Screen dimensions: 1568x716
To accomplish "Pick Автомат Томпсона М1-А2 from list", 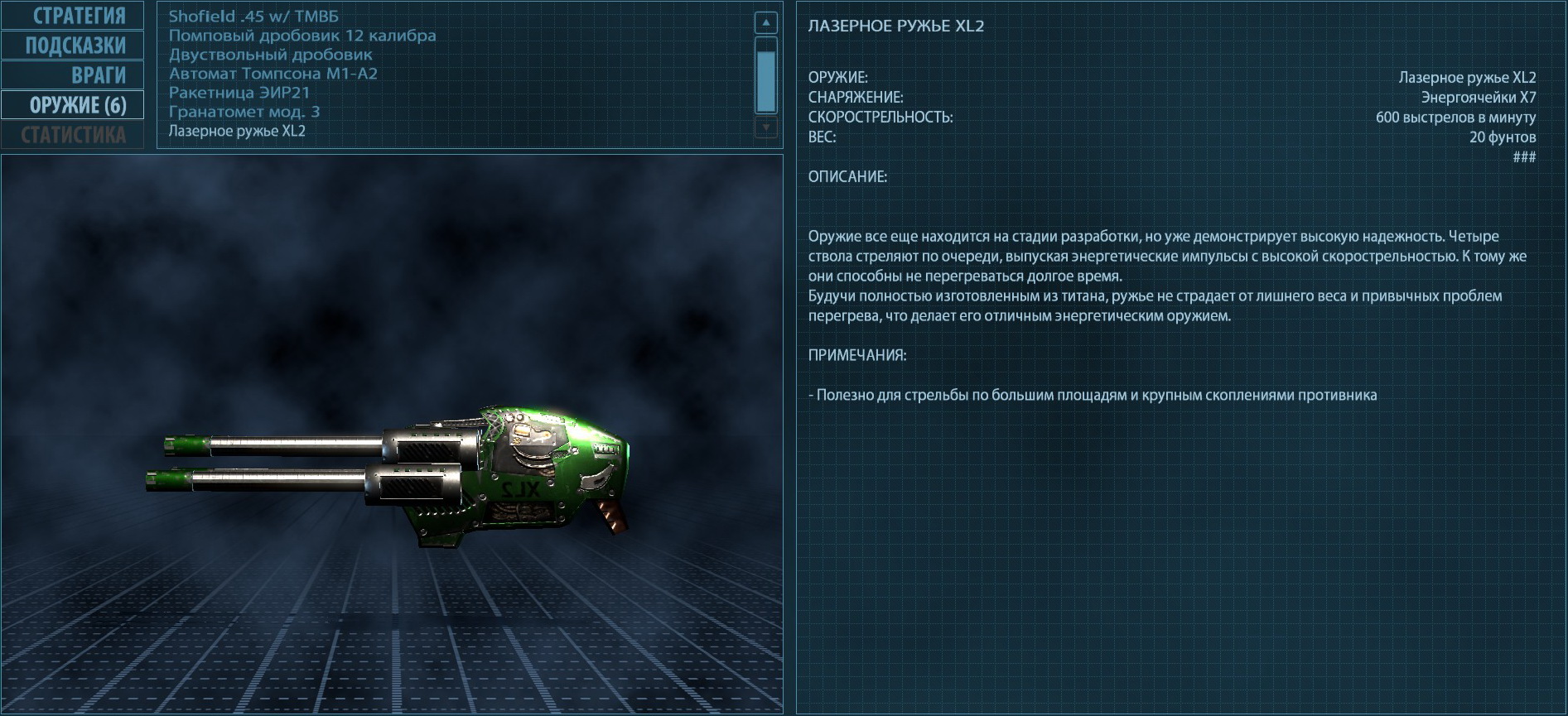I will click(273, 74).
